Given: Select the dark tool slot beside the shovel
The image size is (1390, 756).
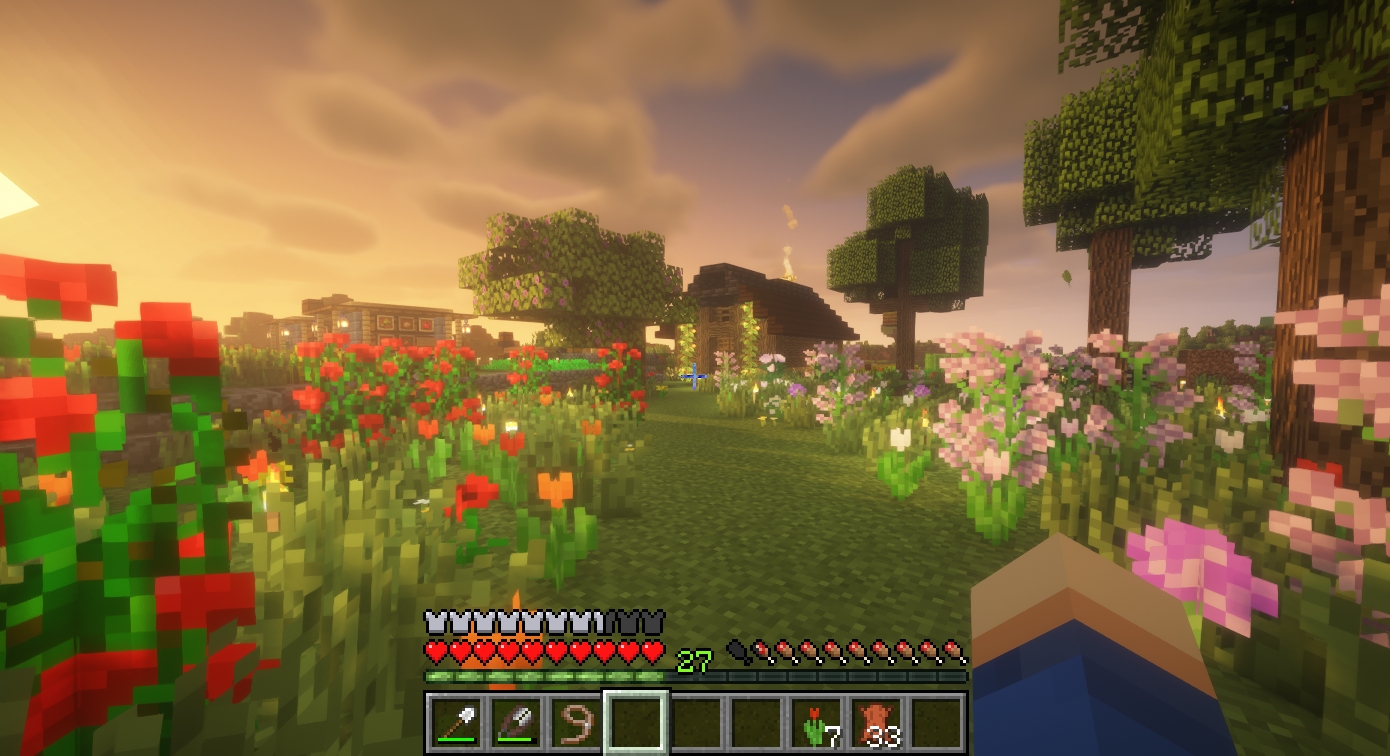Looking at the screenshot, I should 515,722.
